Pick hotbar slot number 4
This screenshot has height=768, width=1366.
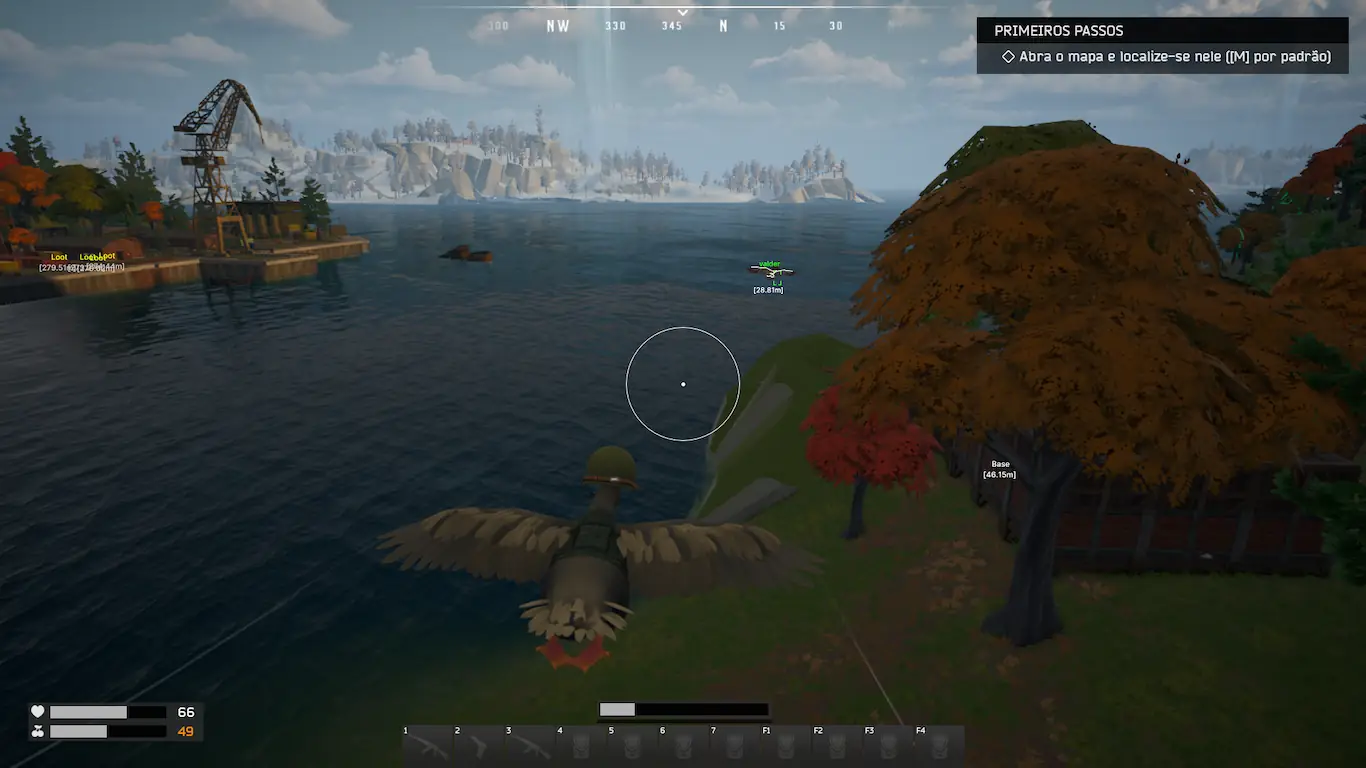click(x=581, y=746)
